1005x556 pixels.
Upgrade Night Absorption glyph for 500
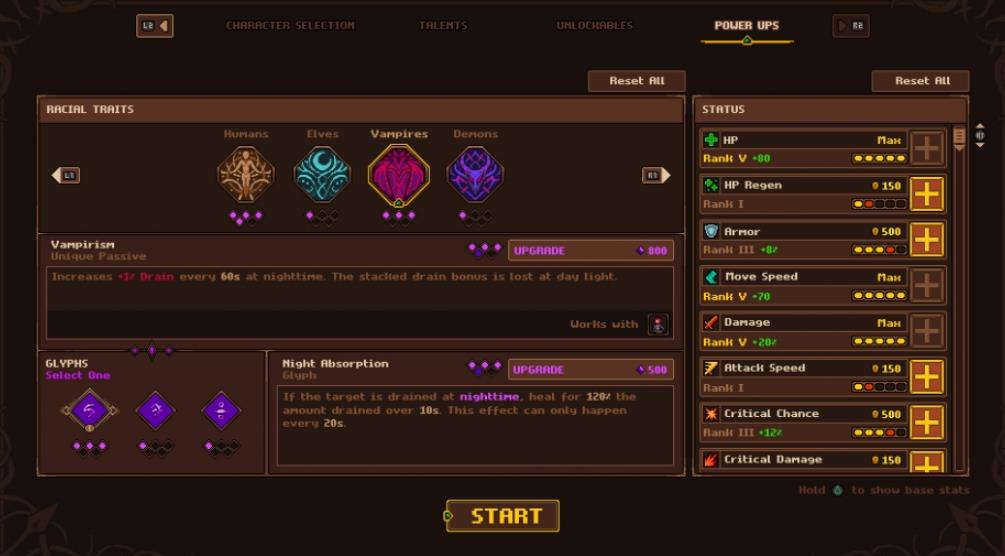click(x=590, y=370)
